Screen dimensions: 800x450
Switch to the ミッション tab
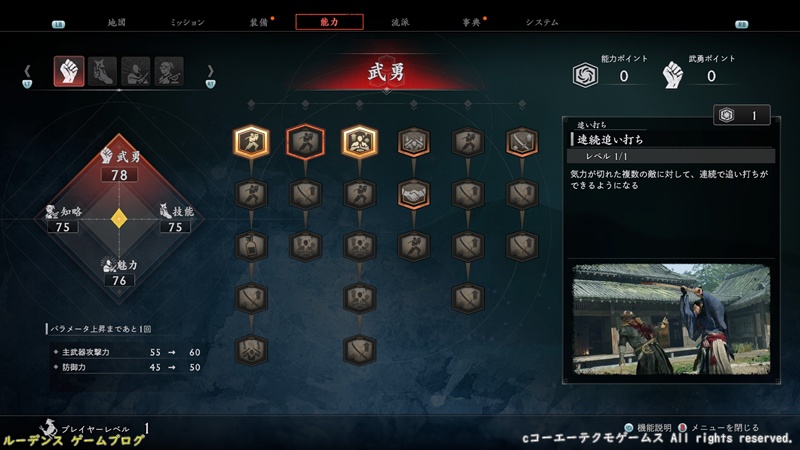point(187,22)
